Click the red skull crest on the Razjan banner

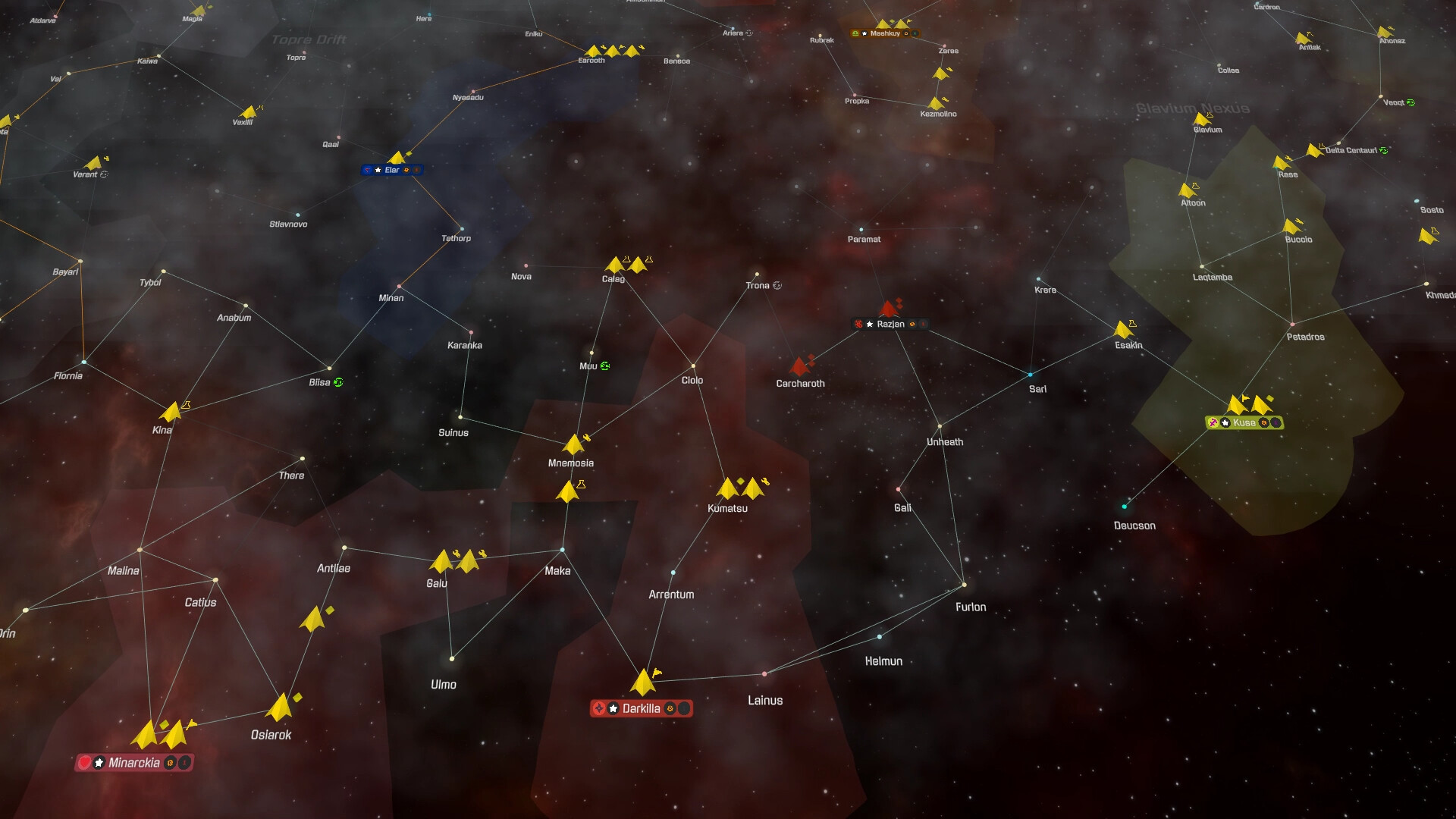tap(858, 324)
